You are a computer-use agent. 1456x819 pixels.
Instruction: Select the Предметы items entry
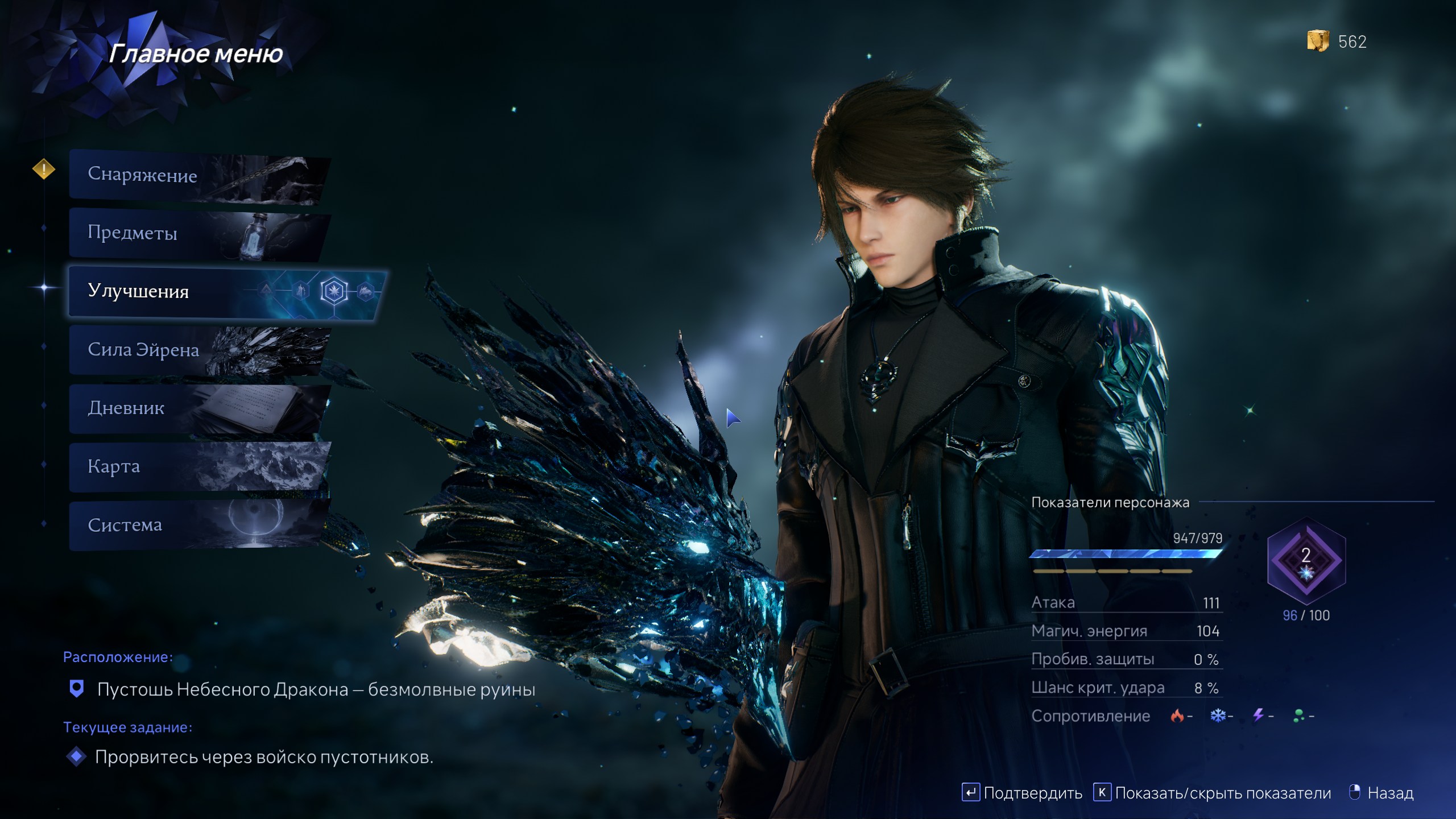199,233
